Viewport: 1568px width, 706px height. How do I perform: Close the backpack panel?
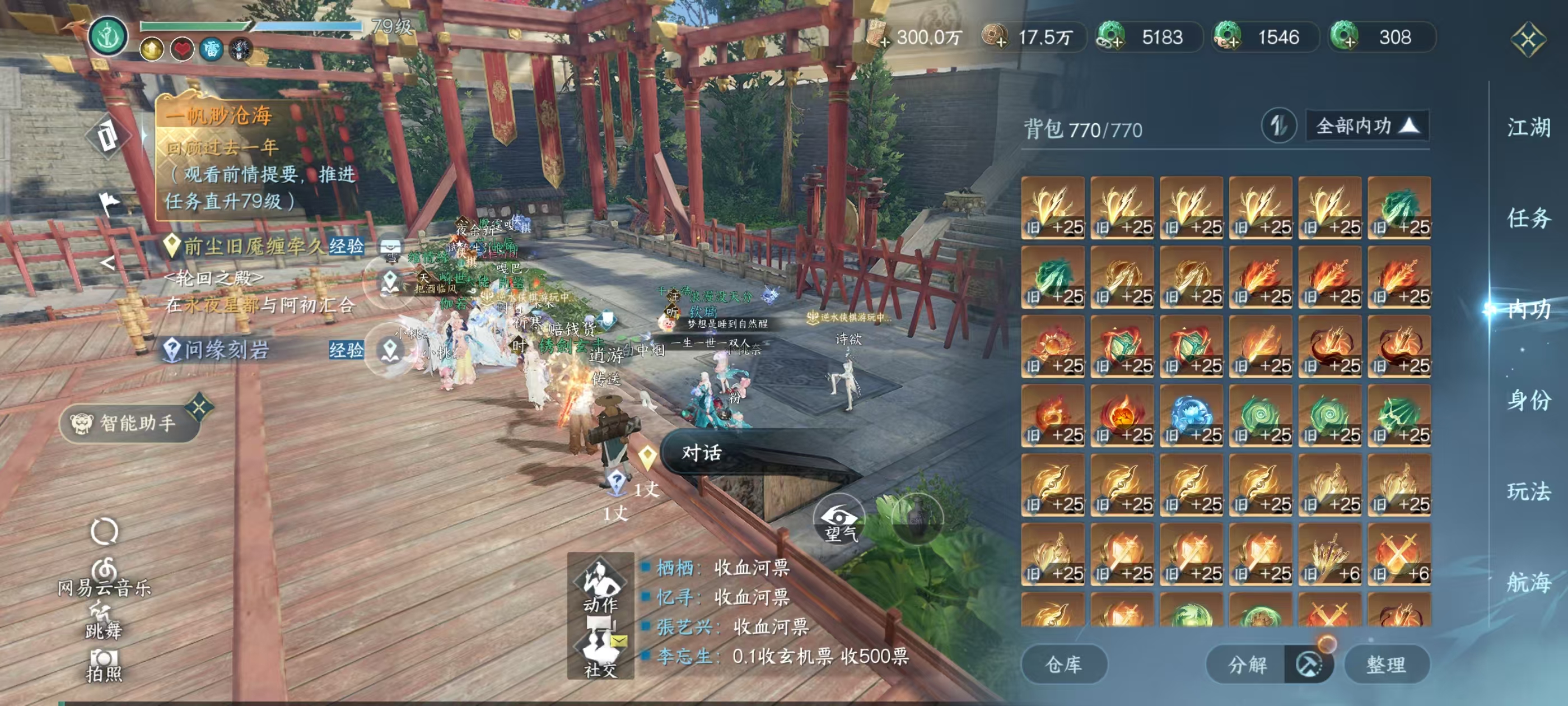tap(1528, 40)
